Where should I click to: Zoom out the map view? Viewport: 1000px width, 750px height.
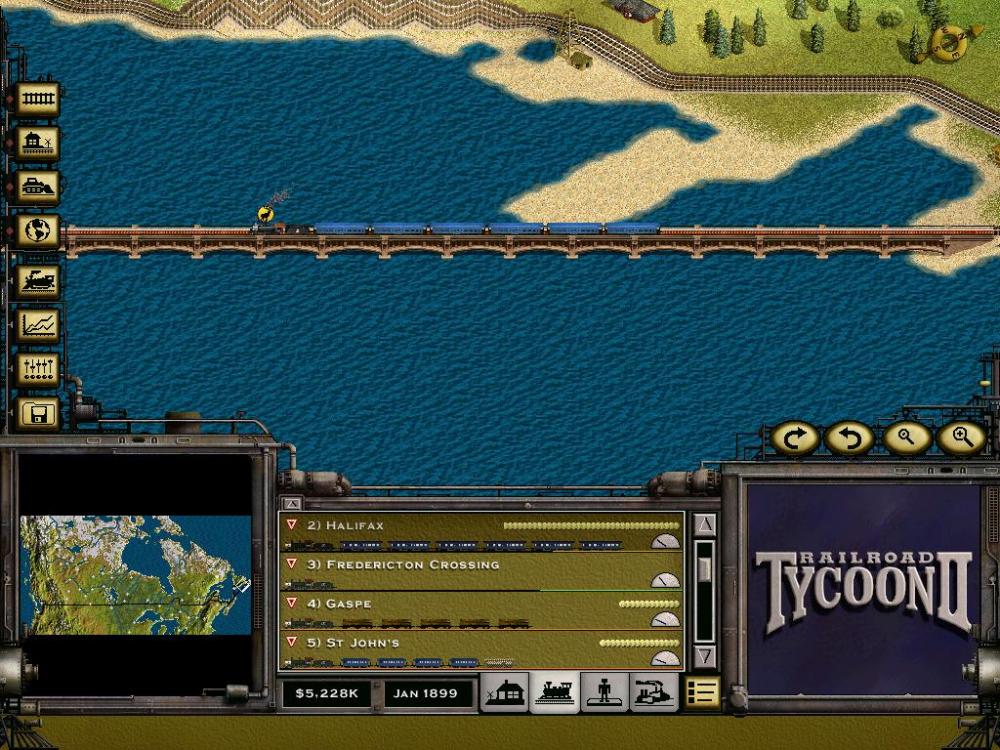click(x=906, y=438)
